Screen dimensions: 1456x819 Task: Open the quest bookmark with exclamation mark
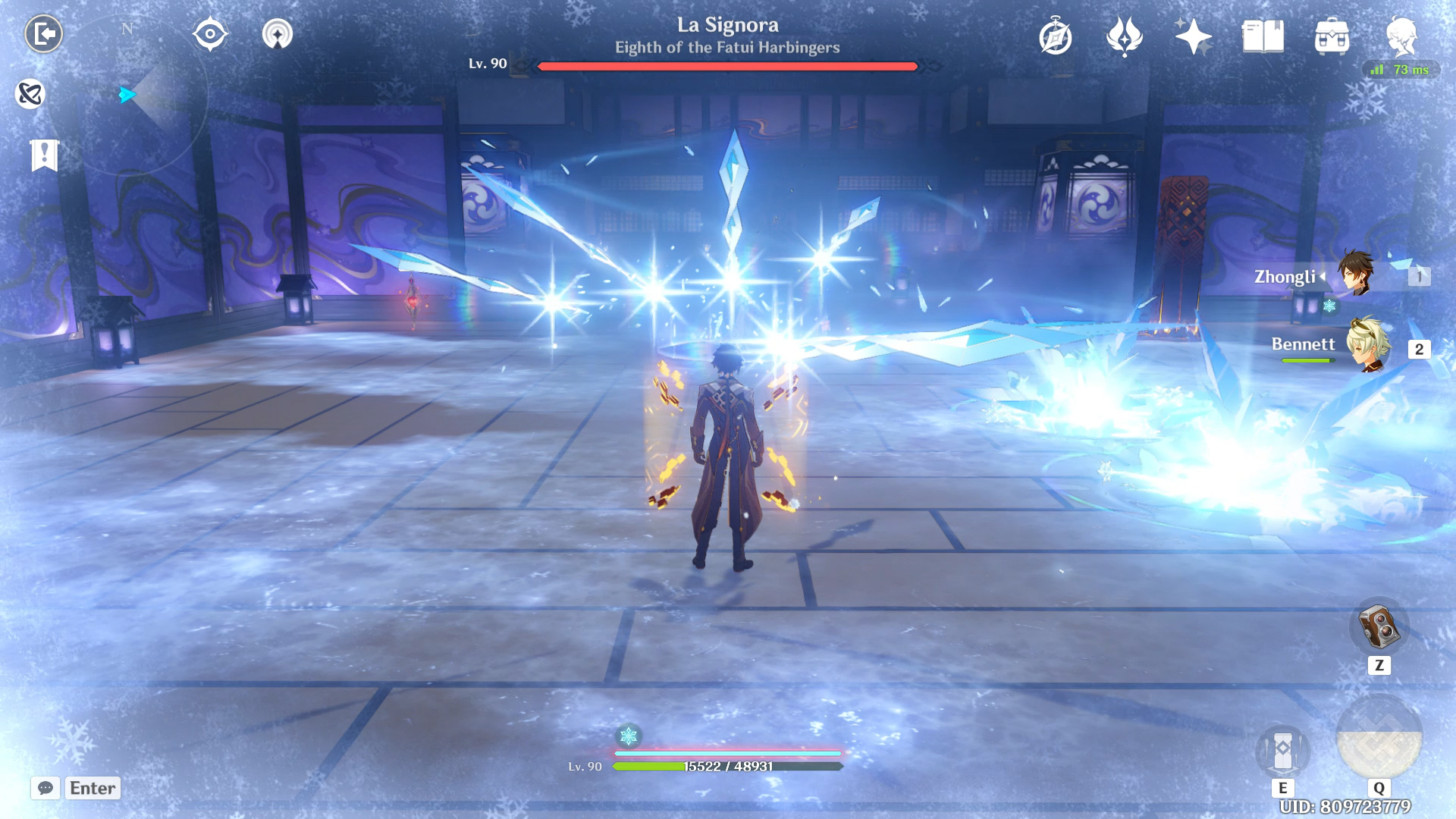pyautogui.click(x=44, y=155)
